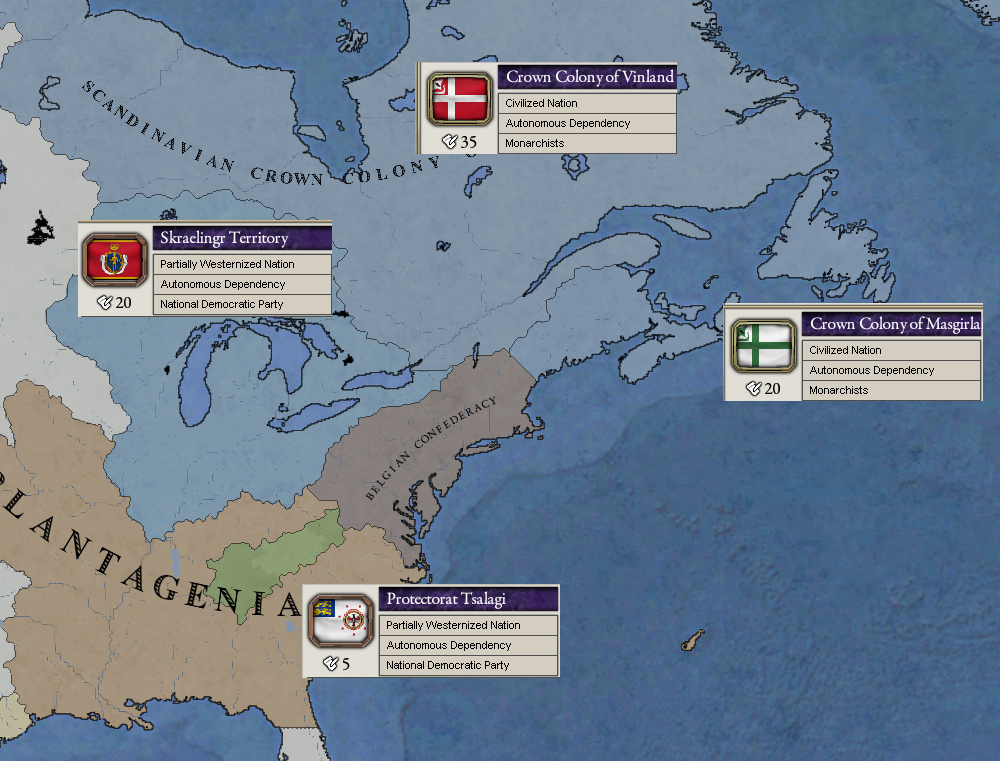Open the Skraelingr Territory title banner
Viewport: 1000px width, 761px height.
click(x=243, y=238)
